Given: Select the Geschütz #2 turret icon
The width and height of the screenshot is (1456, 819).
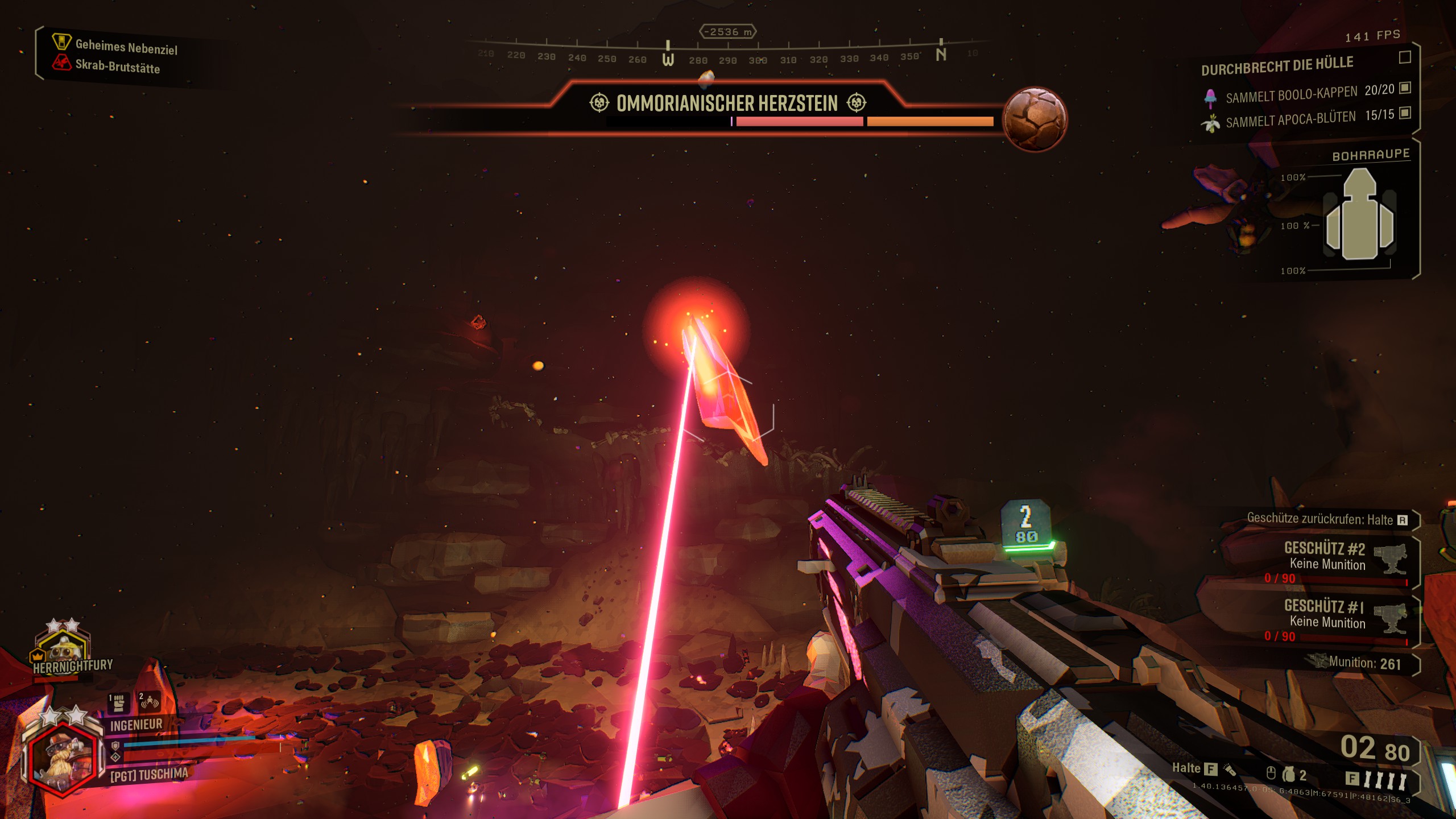Looking at the screenshot, I should 1390,559.
